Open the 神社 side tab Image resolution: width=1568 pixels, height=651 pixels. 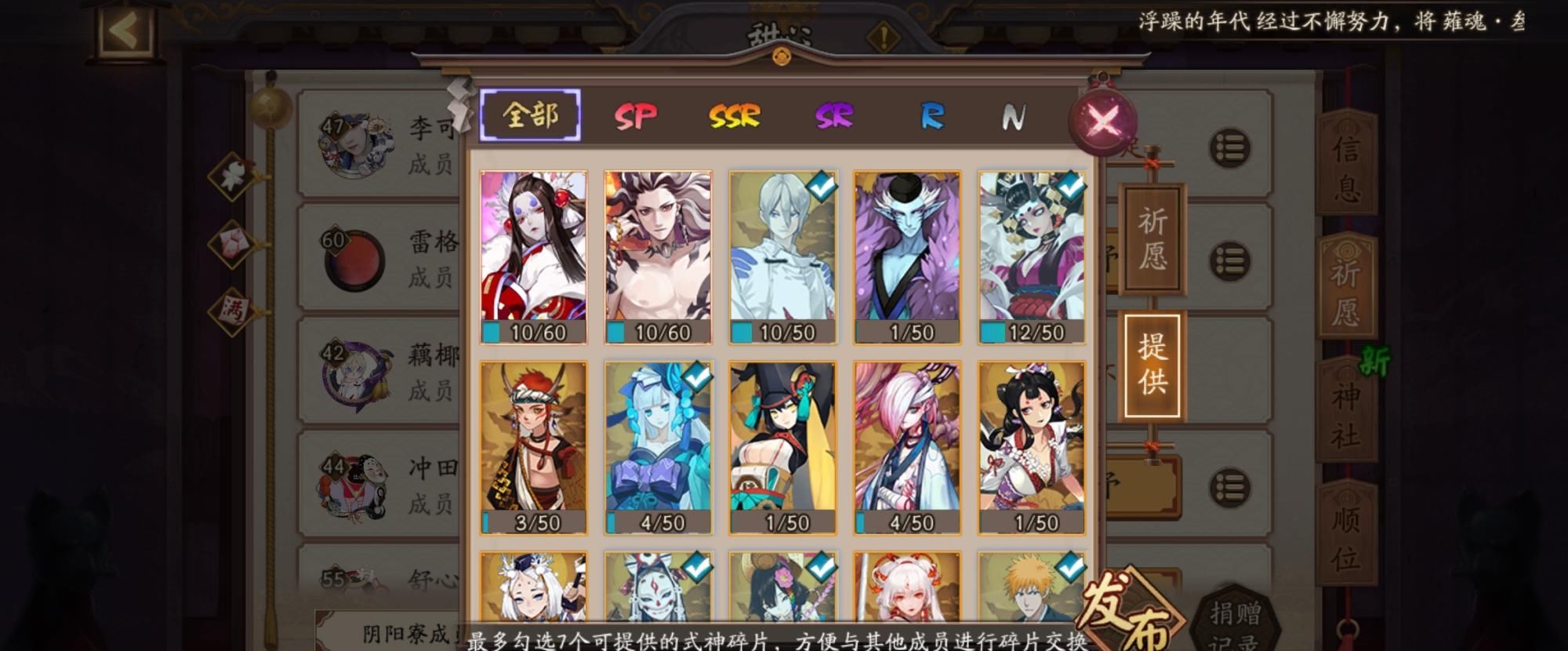click(x=1346, y=416)
